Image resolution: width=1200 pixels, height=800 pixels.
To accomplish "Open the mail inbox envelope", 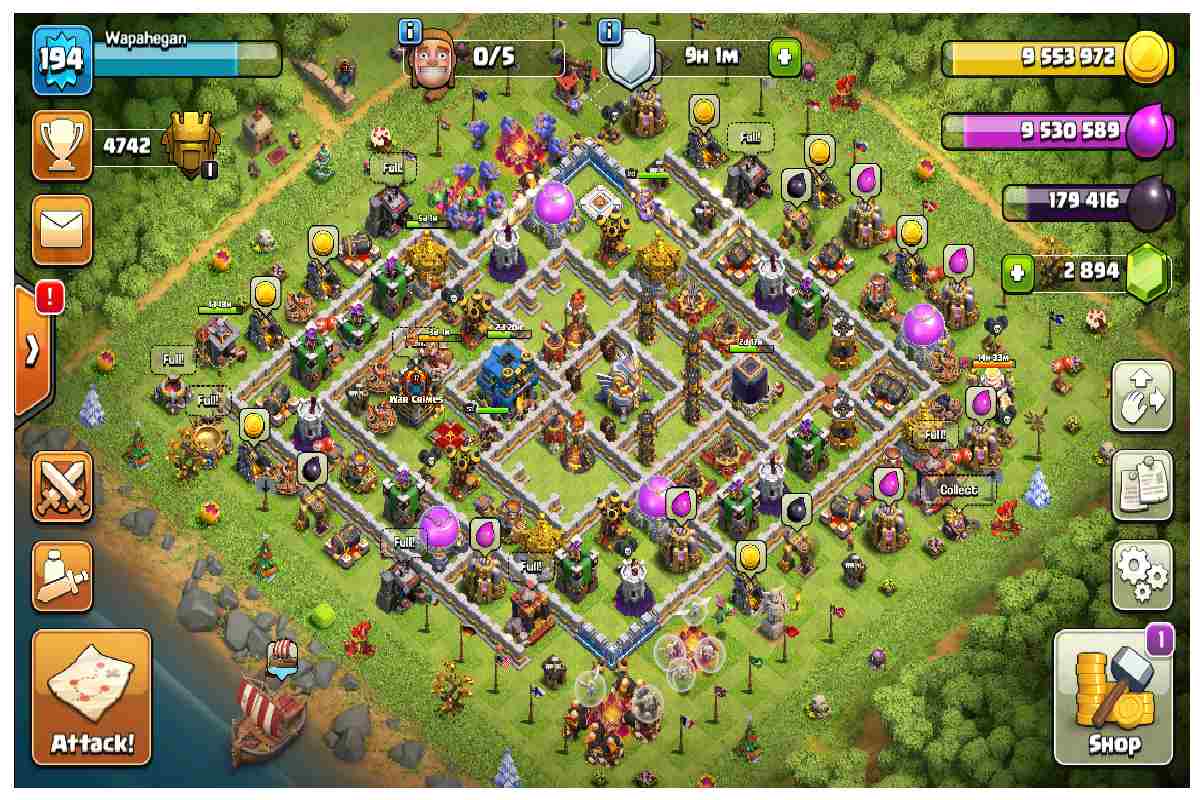I will click(x=62, y=229).
